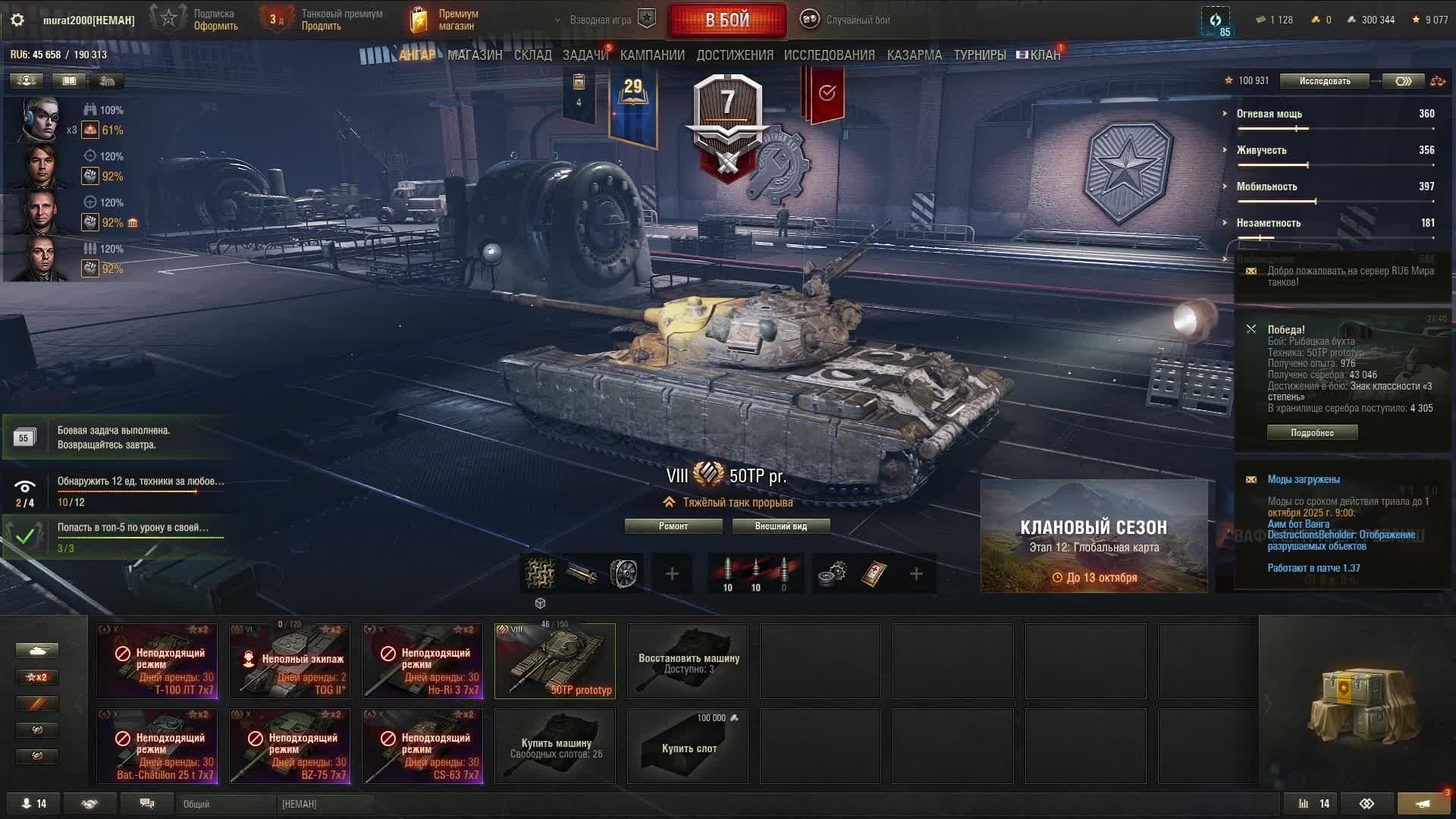The image size is (1456, 819).
Task: Click the Купить слот tile
Action: pos(688,746)
